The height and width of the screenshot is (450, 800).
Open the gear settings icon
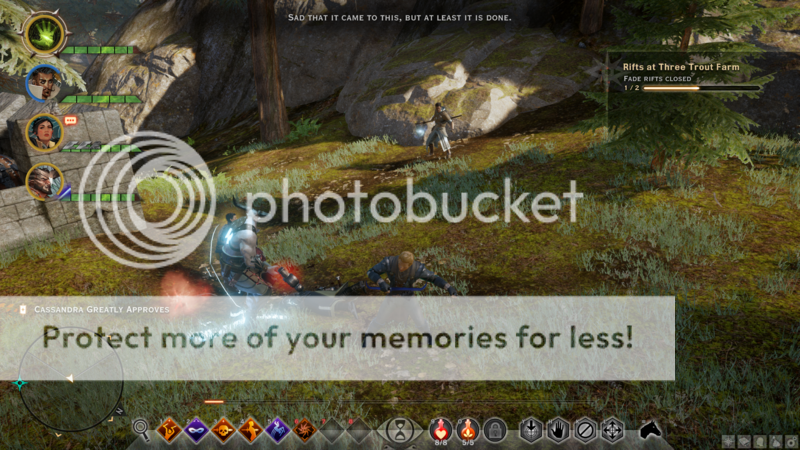coord(789,441)
